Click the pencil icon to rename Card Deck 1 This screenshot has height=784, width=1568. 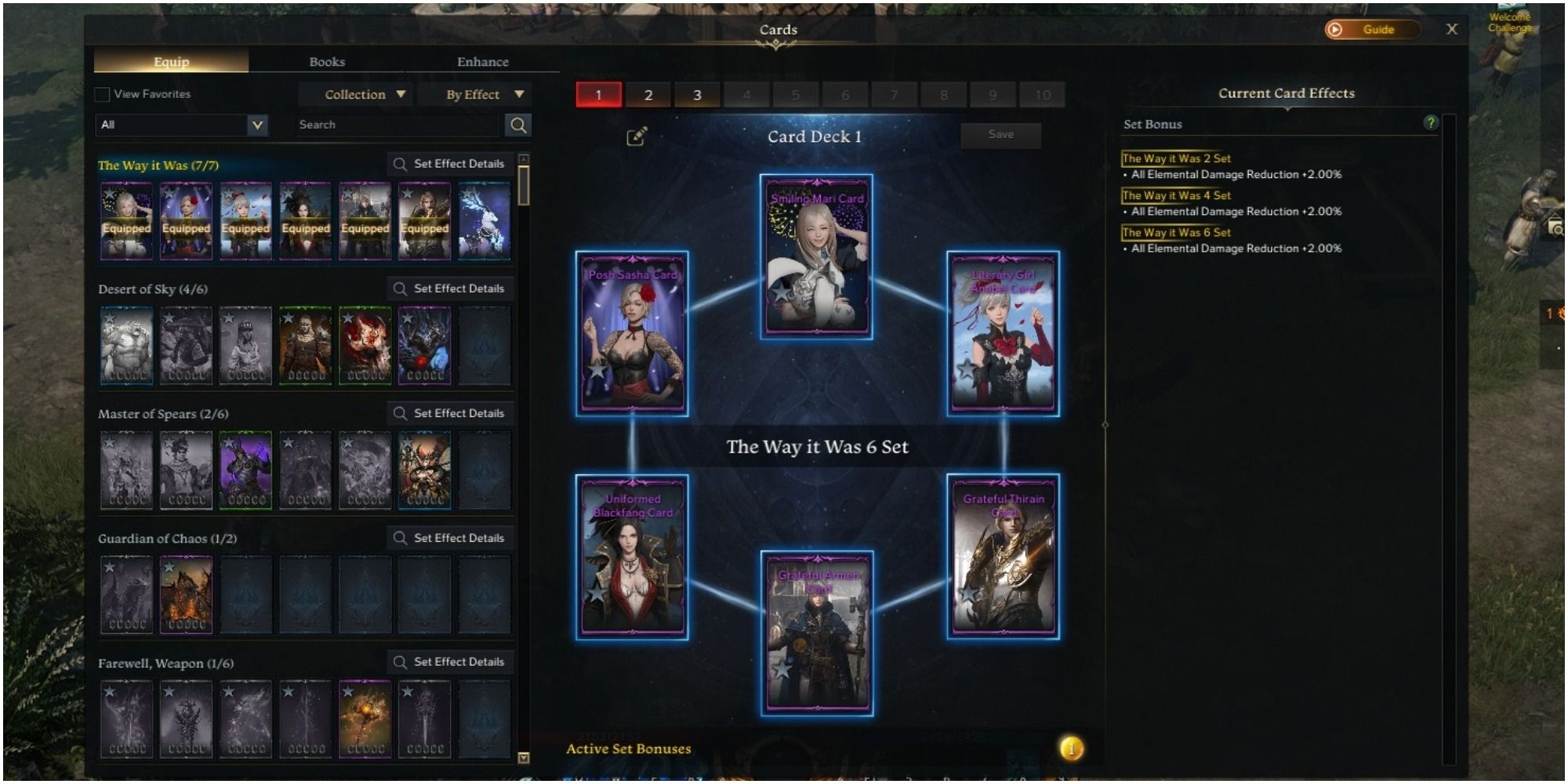coord(635,135)
